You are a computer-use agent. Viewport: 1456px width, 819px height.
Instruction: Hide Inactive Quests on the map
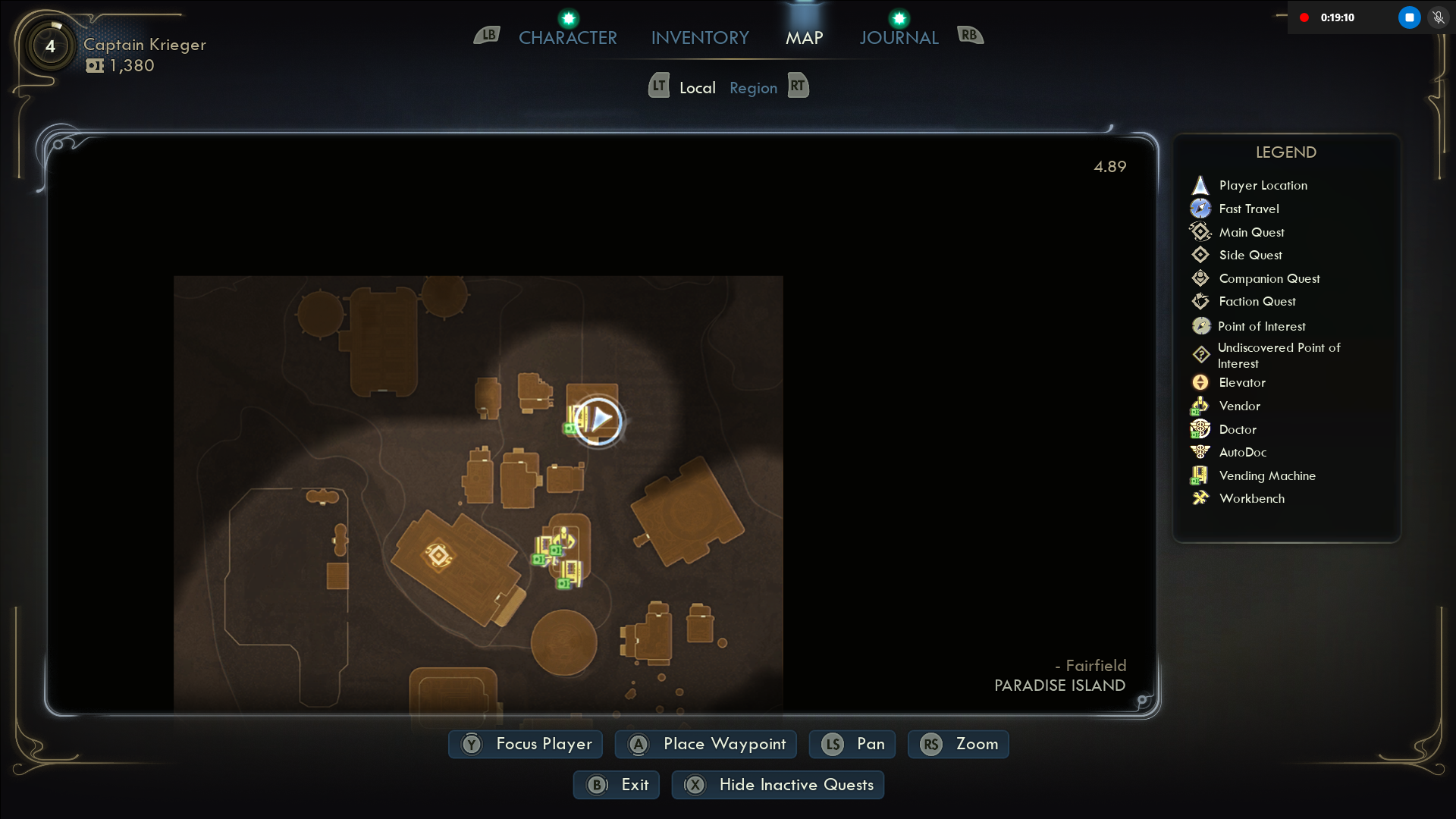tap(778, 785)
